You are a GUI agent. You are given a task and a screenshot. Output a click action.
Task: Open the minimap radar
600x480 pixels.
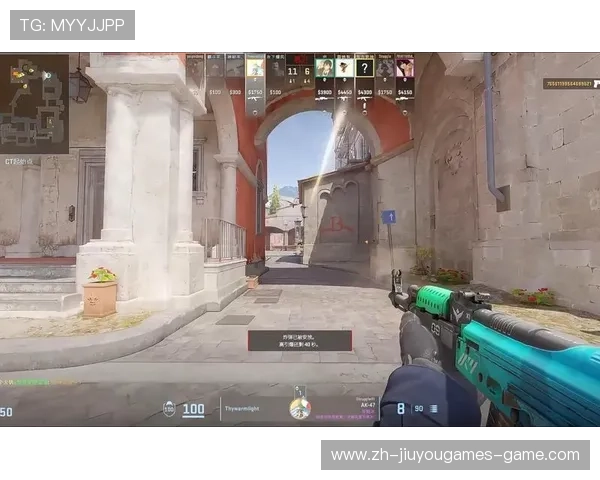pyautogui.click(x=35, y=103)
